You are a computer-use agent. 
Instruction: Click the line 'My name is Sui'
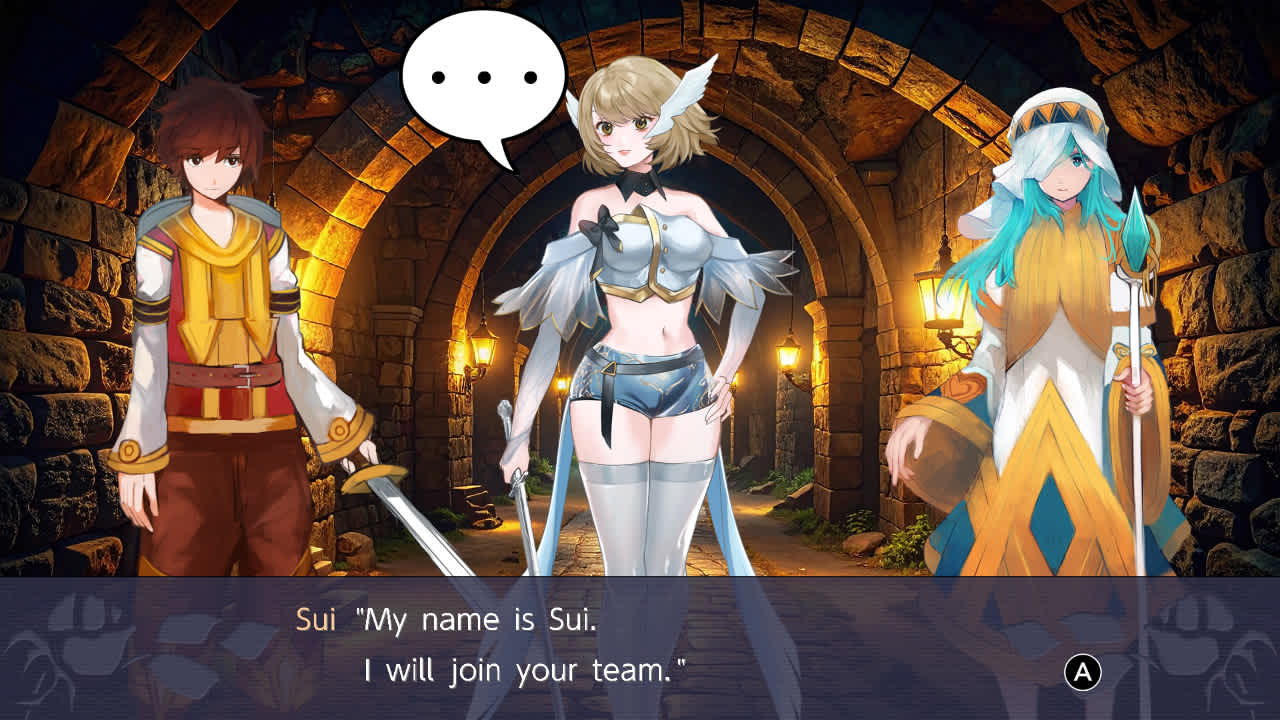(480, 620)
